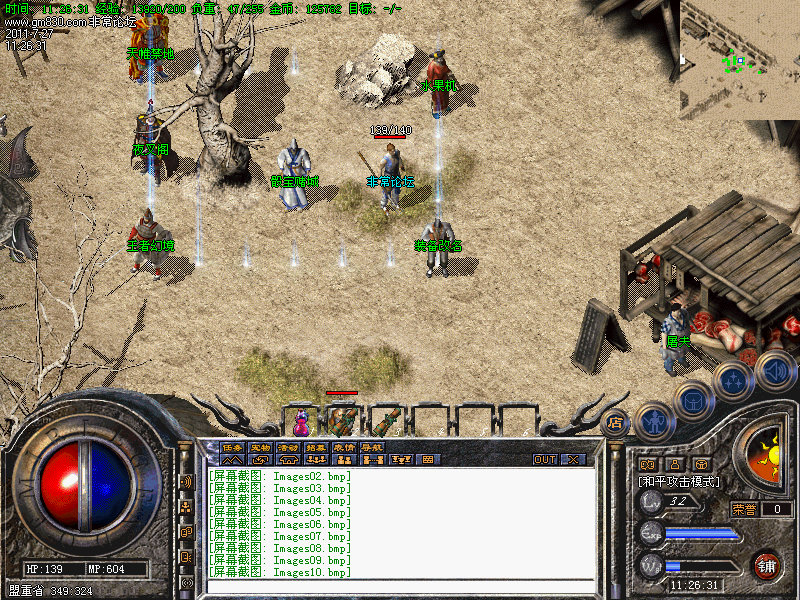Open the 导航 navigation tab

pos(371,447)
